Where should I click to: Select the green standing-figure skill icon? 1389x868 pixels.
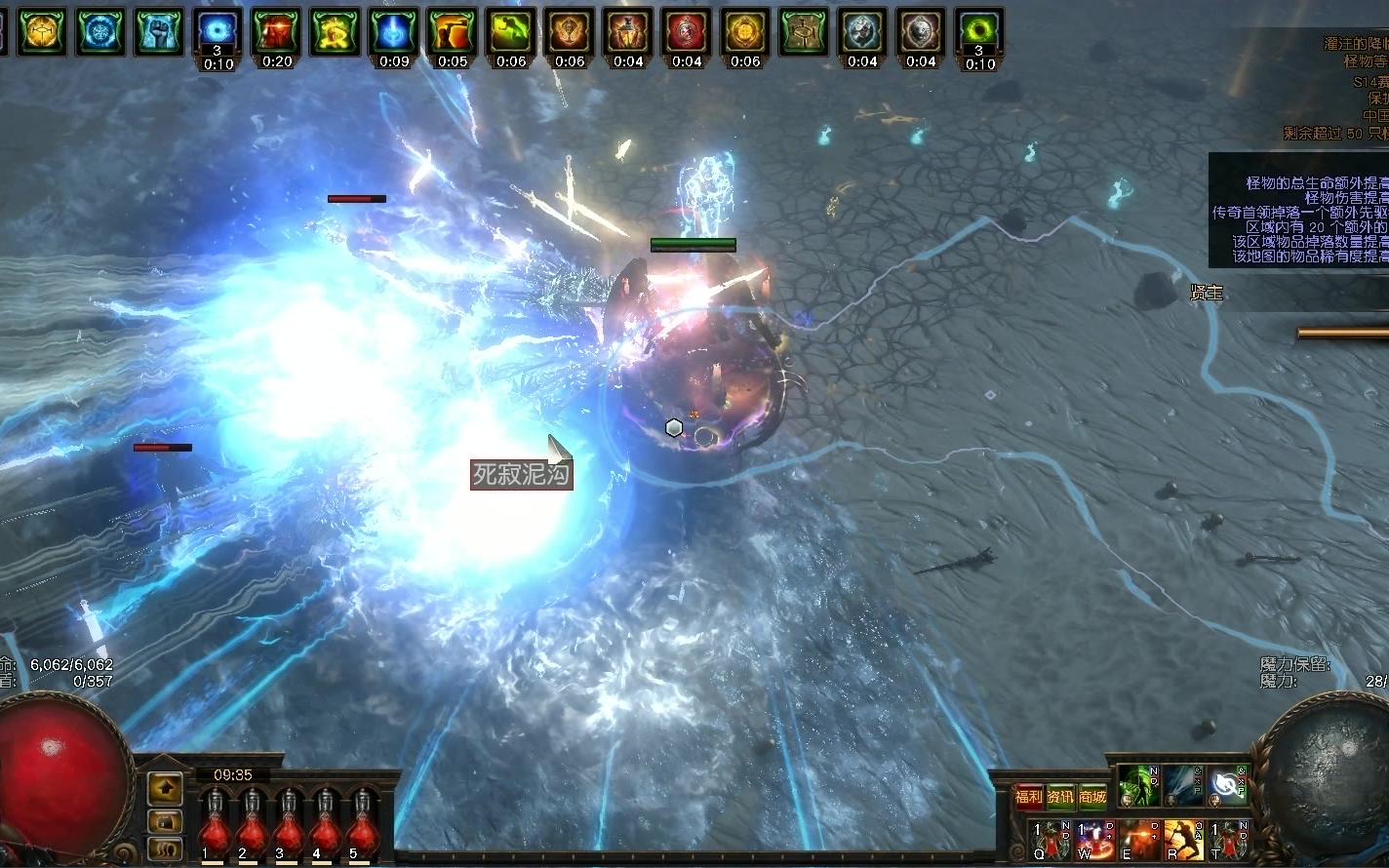[1138, 786]
